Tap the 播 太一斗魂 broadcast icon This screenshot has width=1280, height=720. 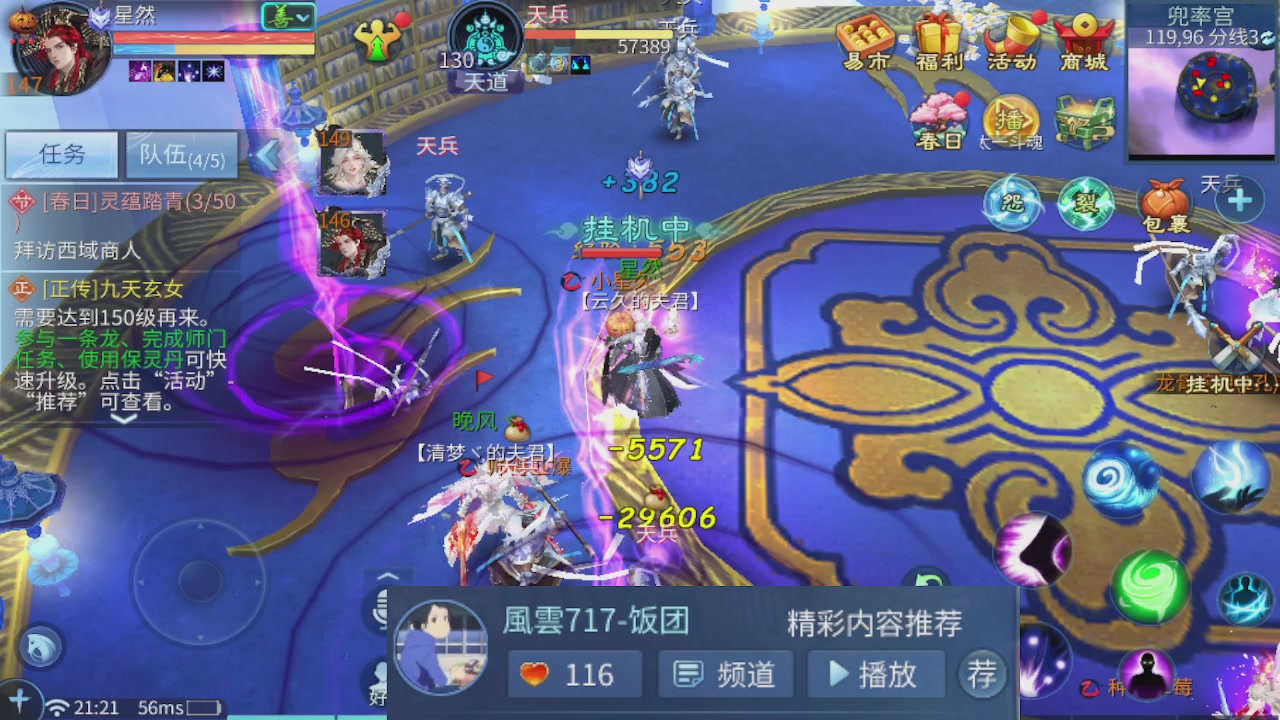(x=1010, y=115)
